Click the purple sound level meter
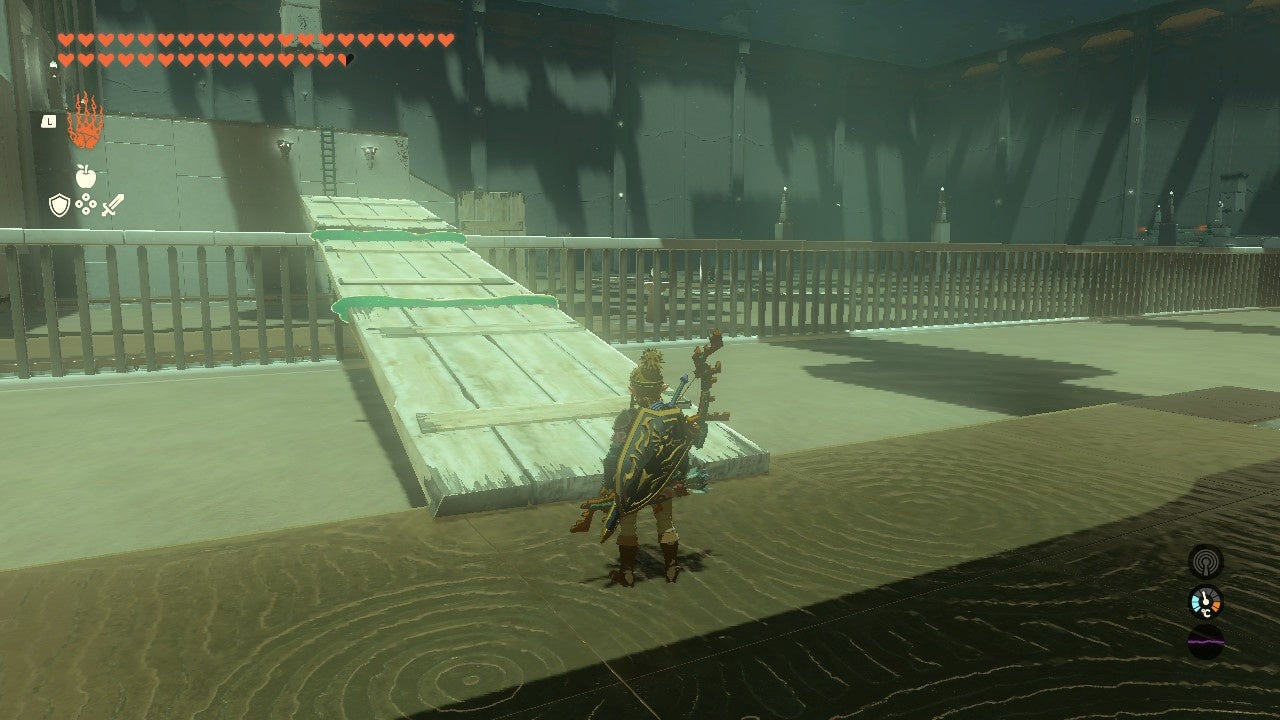1280x720 pixels. (x=1206, y=642)
